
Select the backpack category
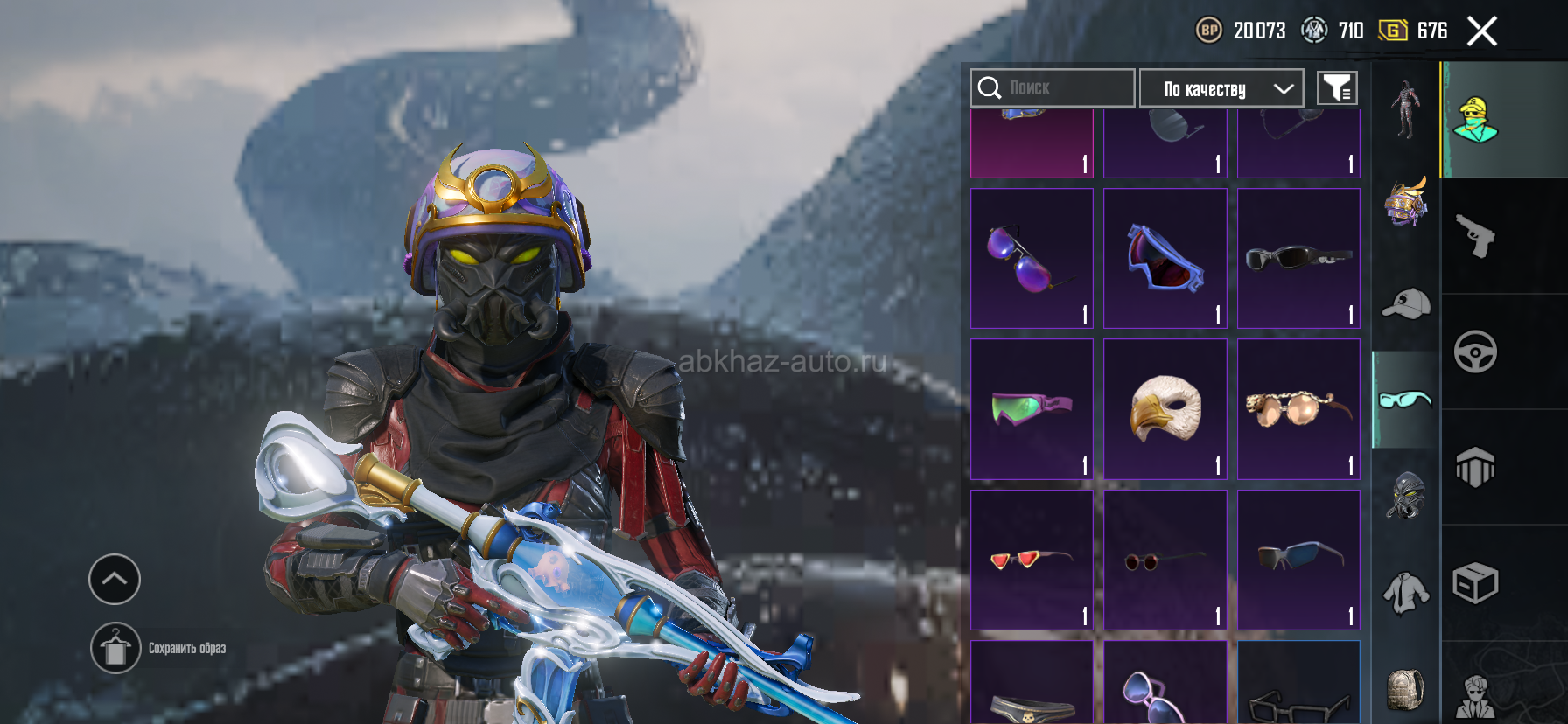point(1406,689)
